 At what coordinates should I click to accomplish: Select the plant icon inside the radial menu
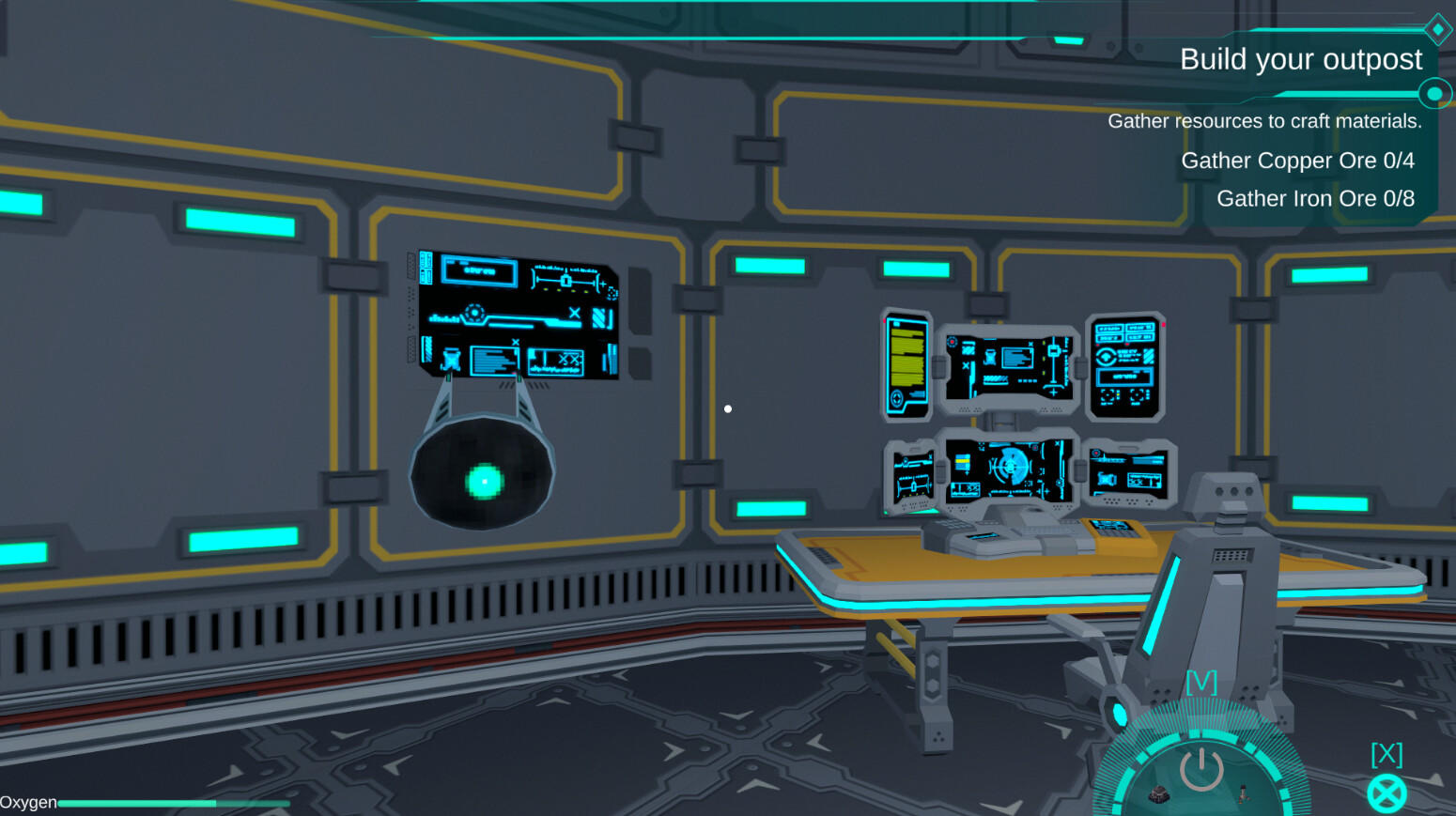(x=1244, y=794)
